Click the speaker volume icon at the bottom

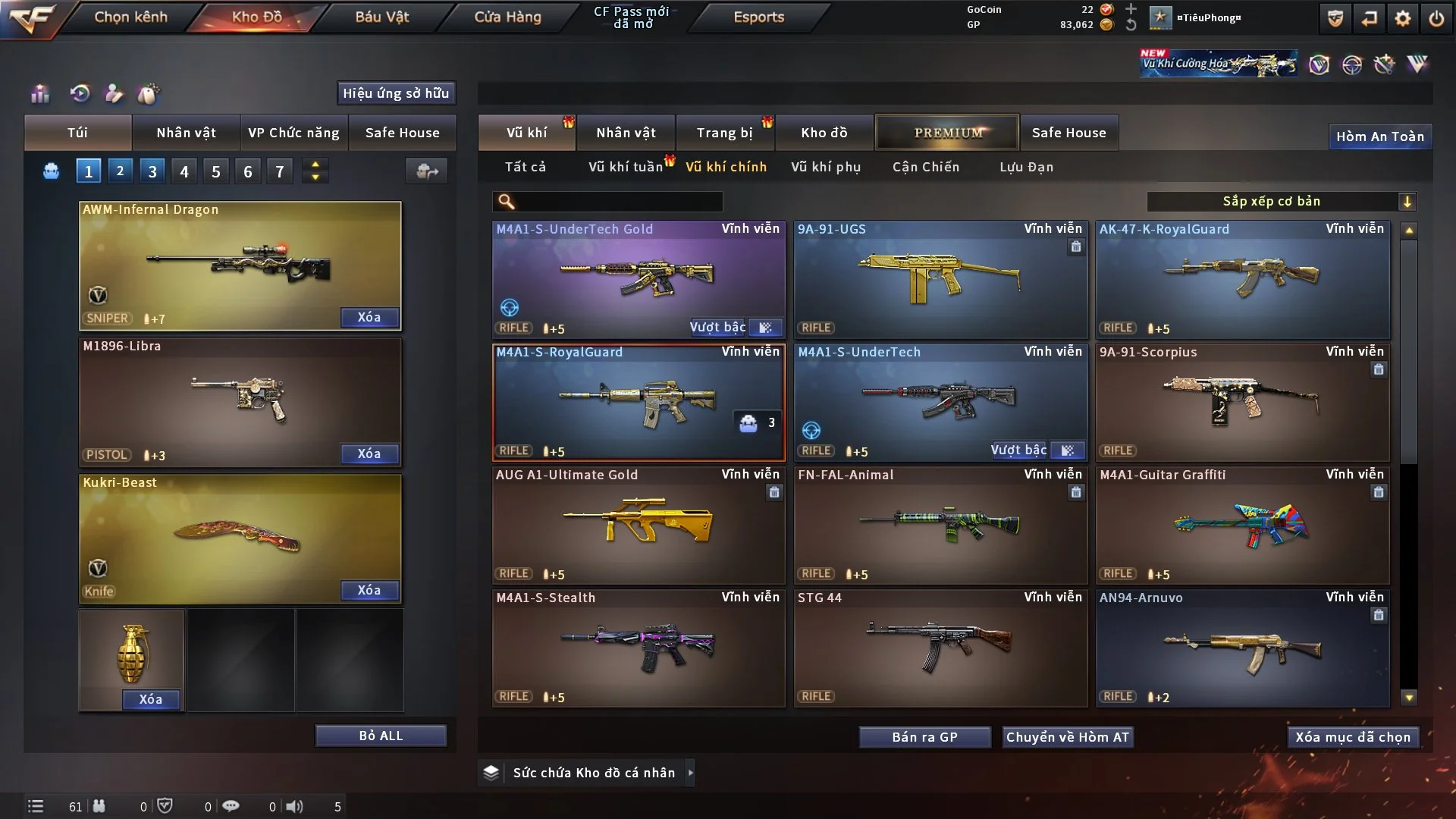point(294,806)
